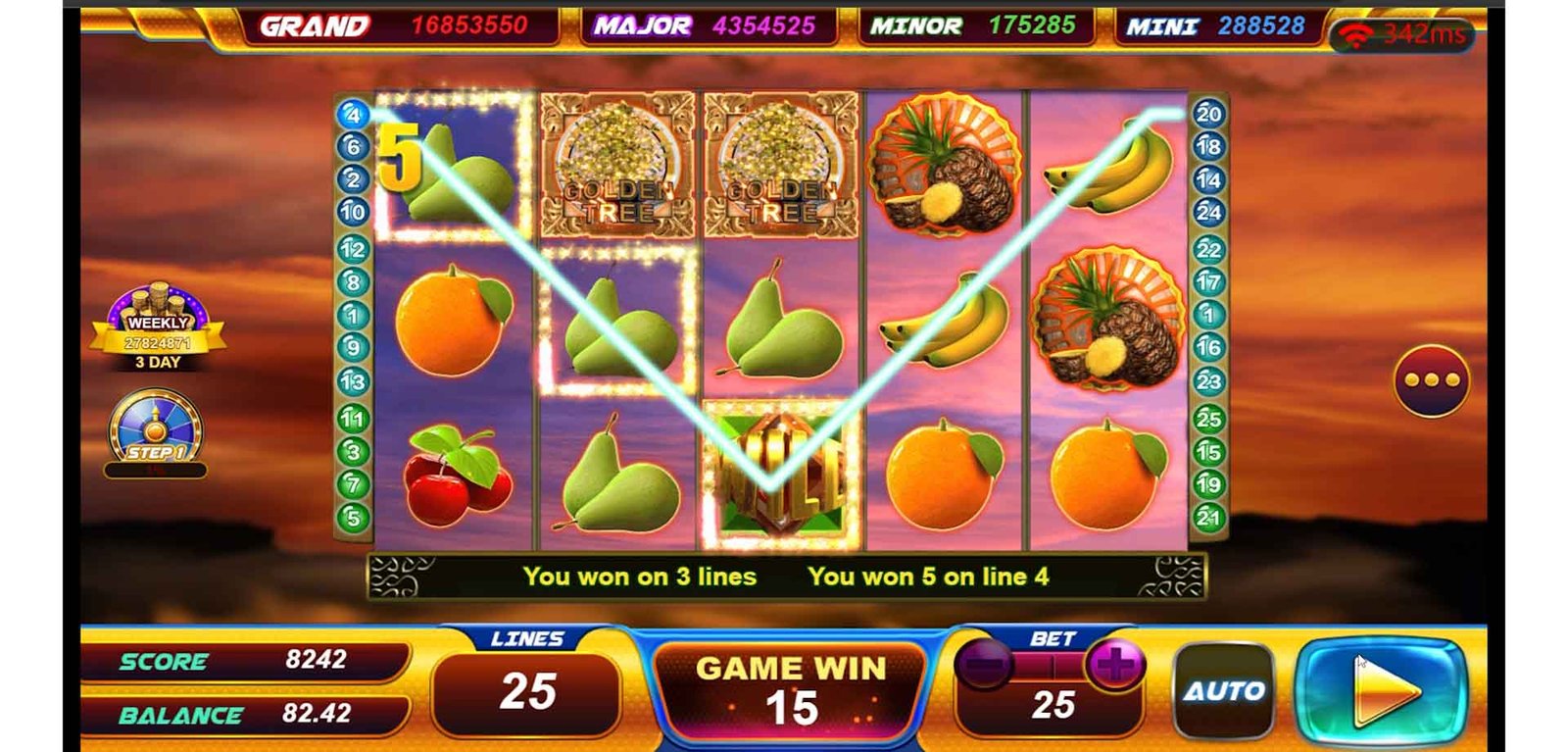Change the LINES count panel
The image size is (1568, 752).
click(527, 690)
